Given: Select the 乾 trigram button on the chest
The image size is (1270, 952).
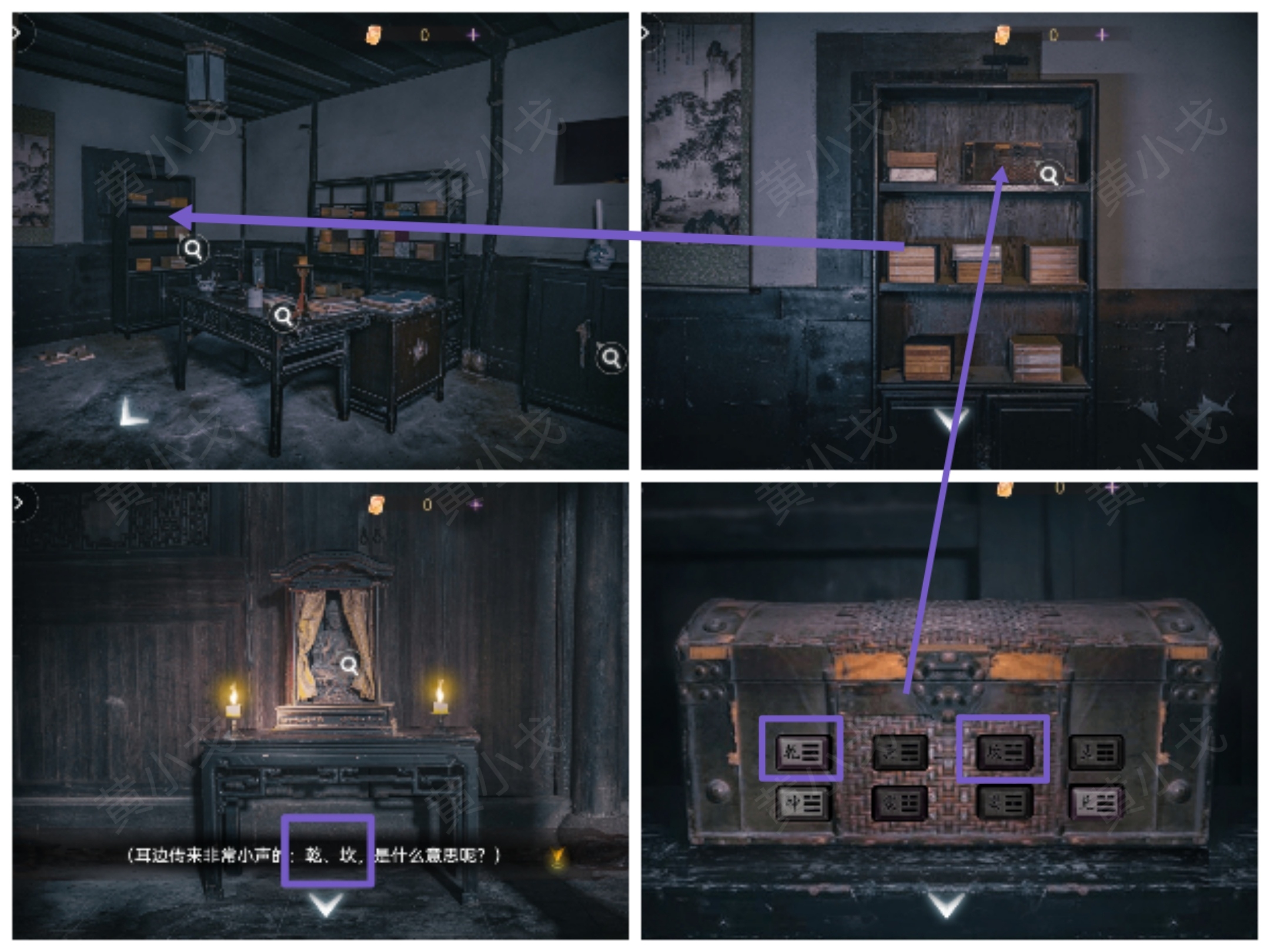Looking at the screenshot, I should 801,752.
